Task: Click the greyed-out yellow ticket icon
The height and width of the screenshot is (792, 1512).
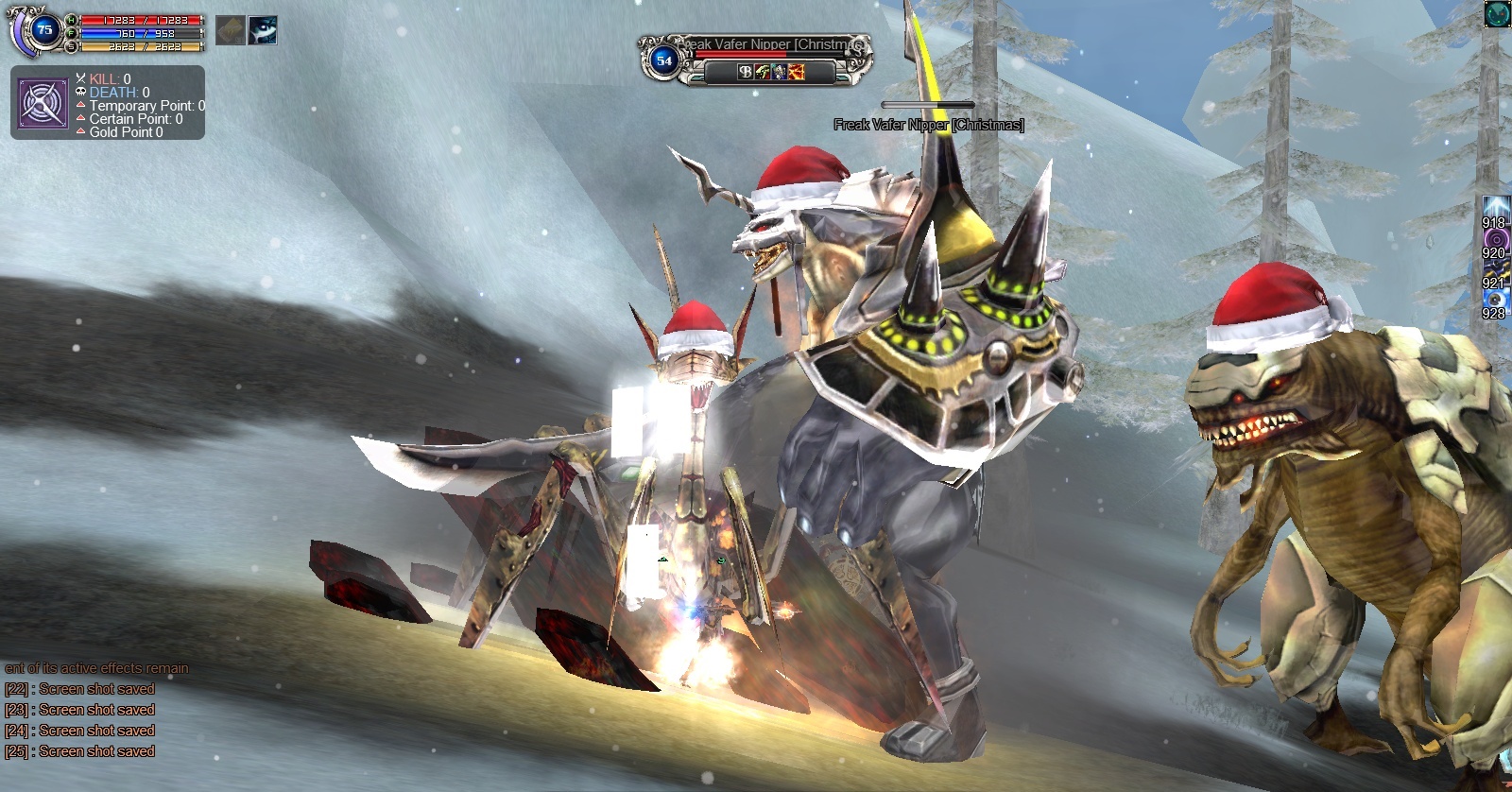Action: click(x=231, y=30)
